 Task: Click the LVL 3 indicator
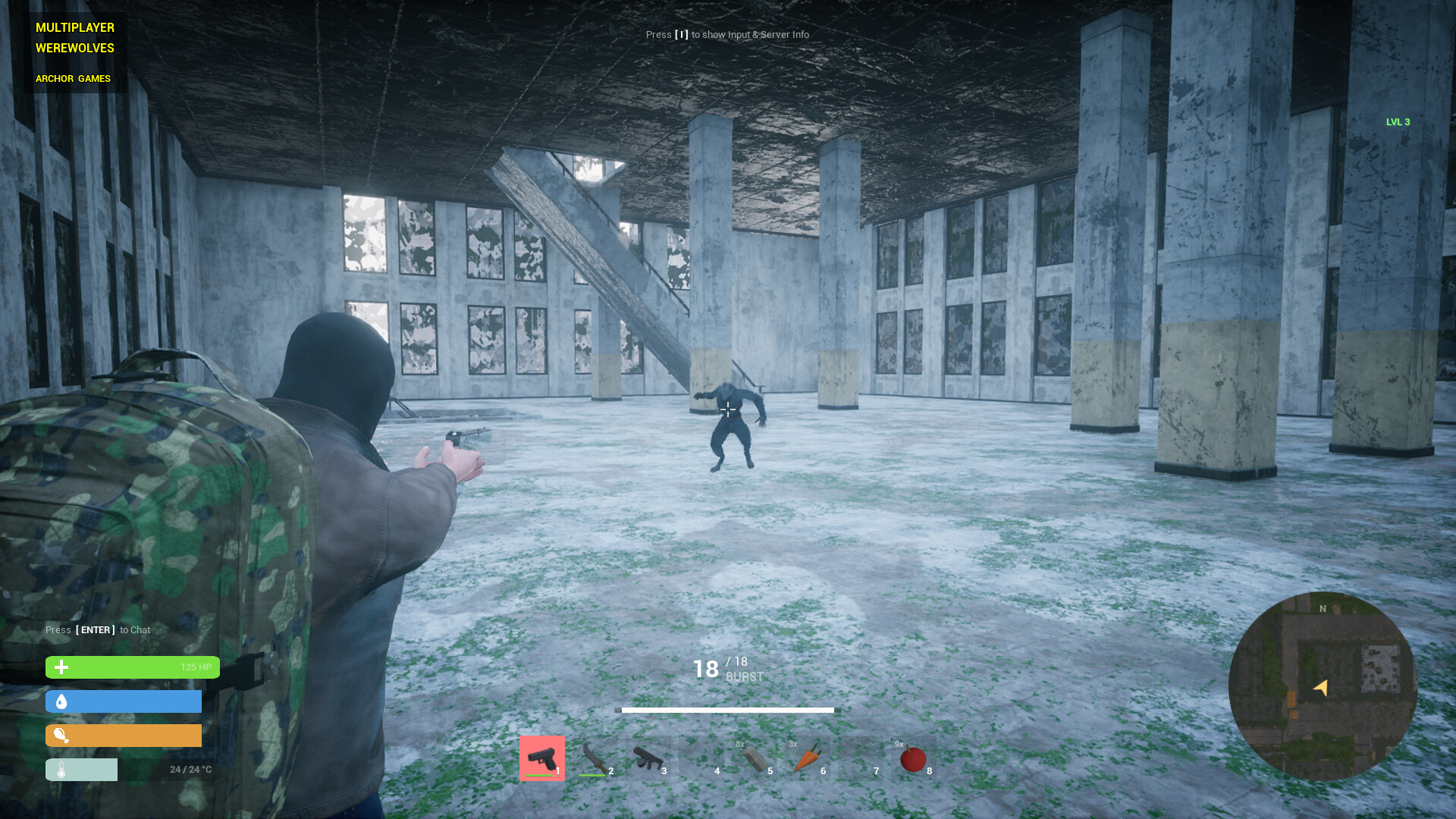(x=1398, y=121)
